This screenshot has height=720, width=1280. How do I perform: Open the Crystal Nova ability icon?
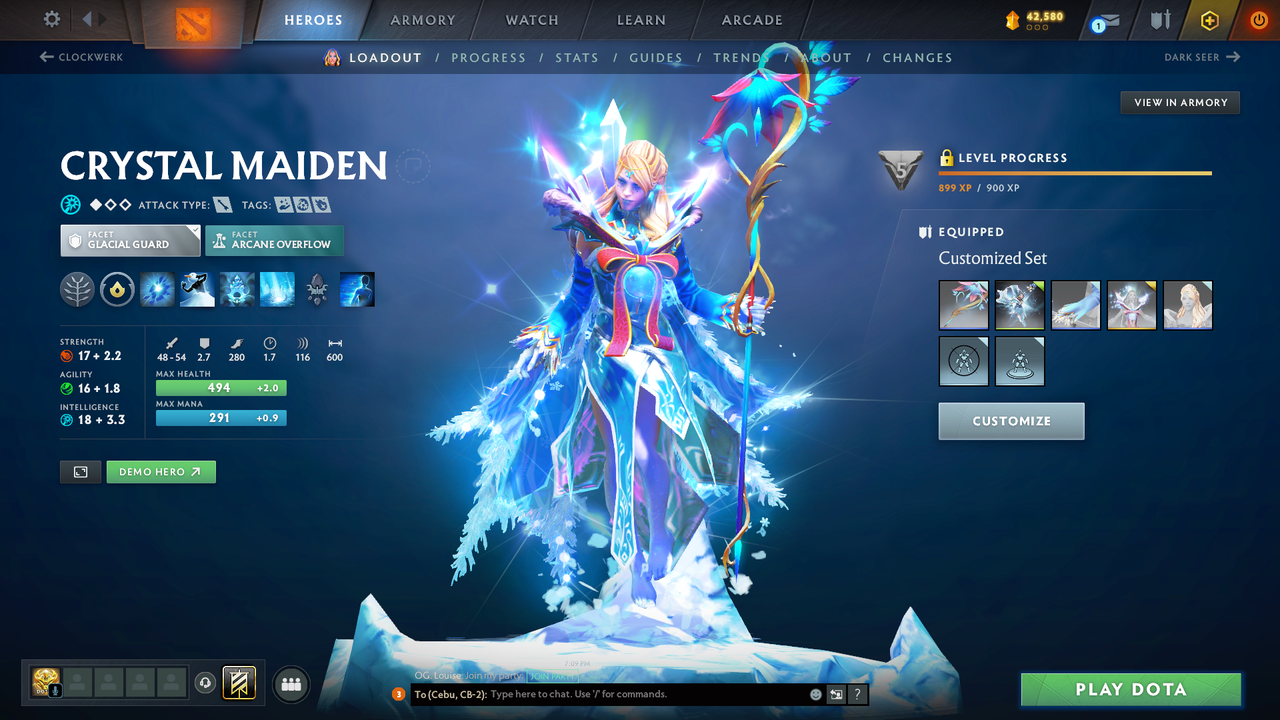coord(157,290)
